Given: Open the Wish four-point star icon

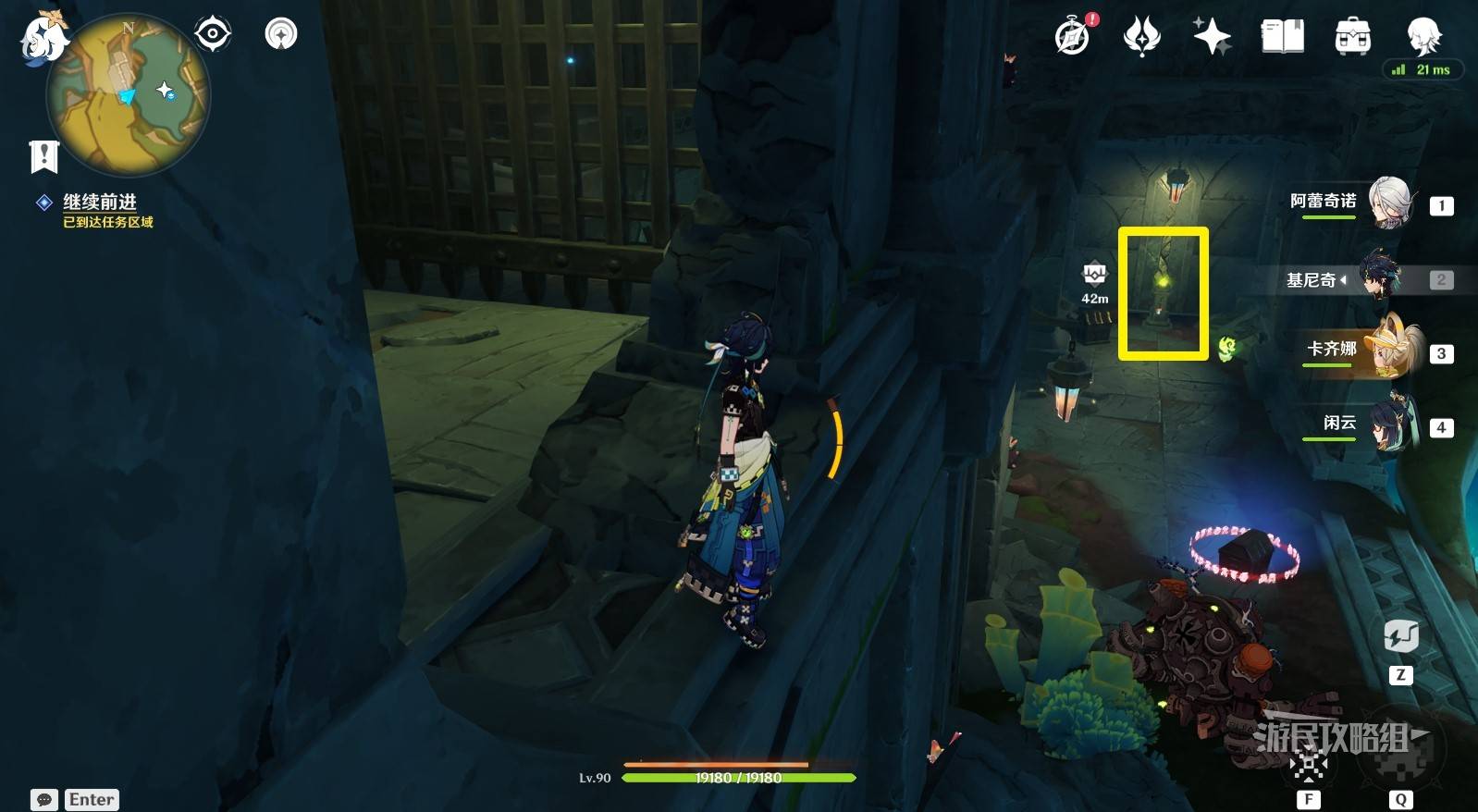Looking at the screenshot, I should [x=1212, y=36].
